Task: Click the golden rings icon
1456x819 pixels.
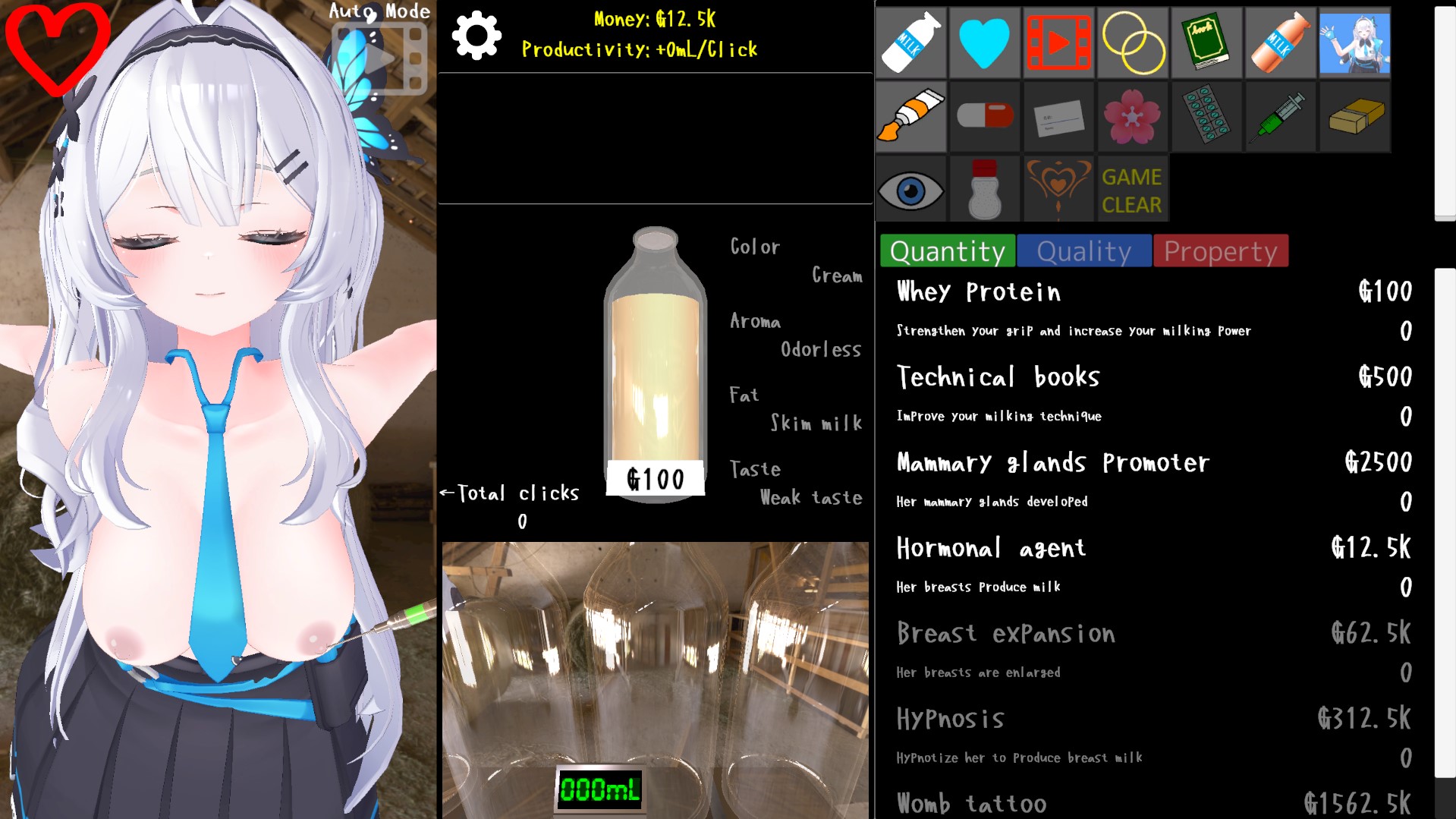Action: click(1132, 43)
